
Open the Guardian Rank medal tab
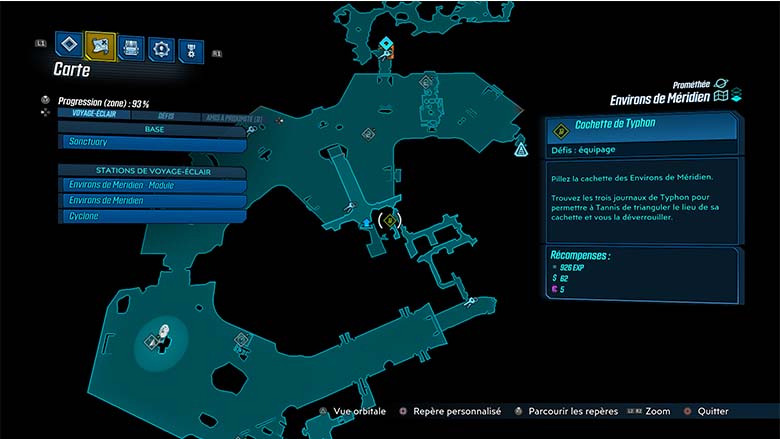tap(190, 51)
